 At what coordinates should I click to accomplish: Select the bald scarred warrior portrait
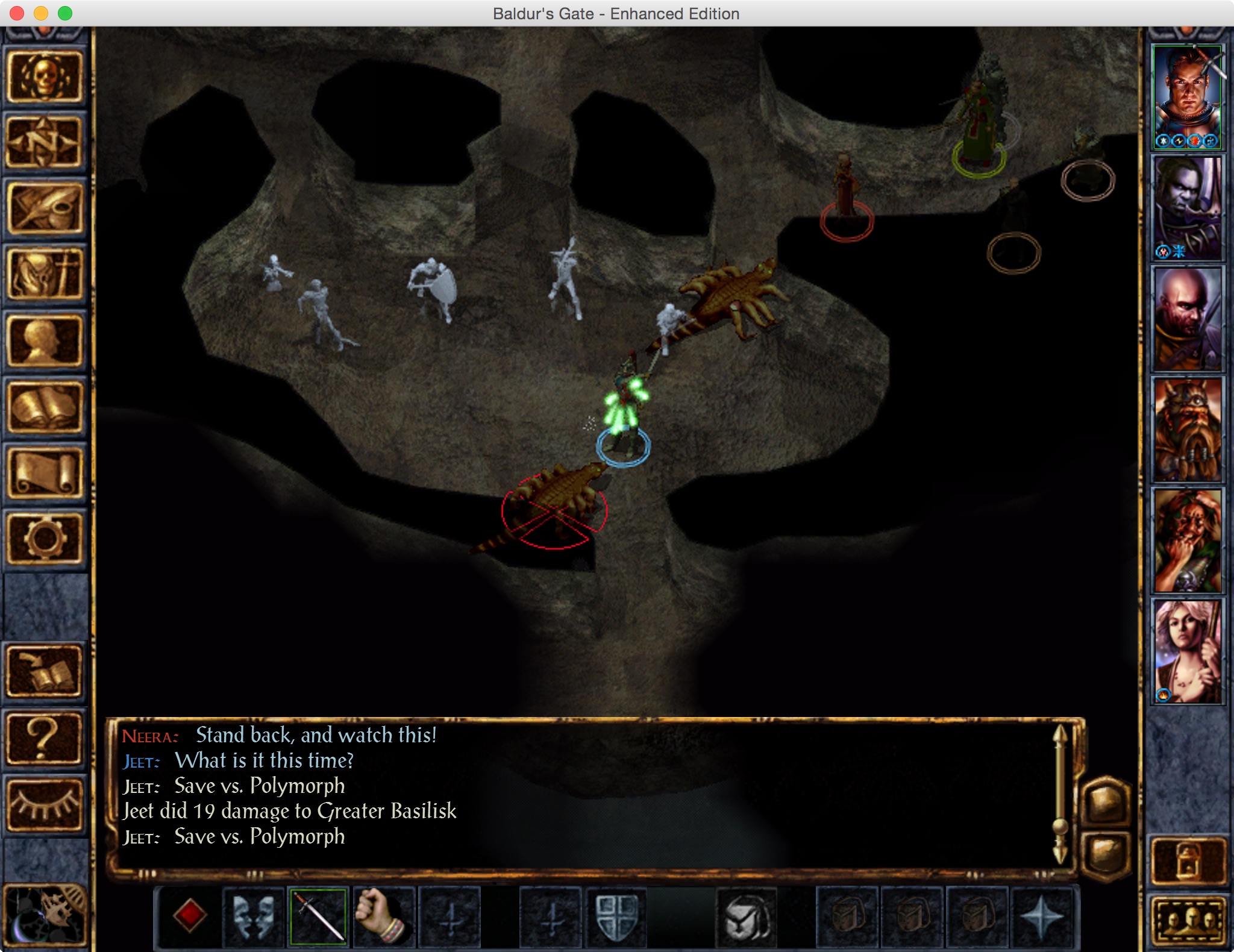pos(1187,319)
